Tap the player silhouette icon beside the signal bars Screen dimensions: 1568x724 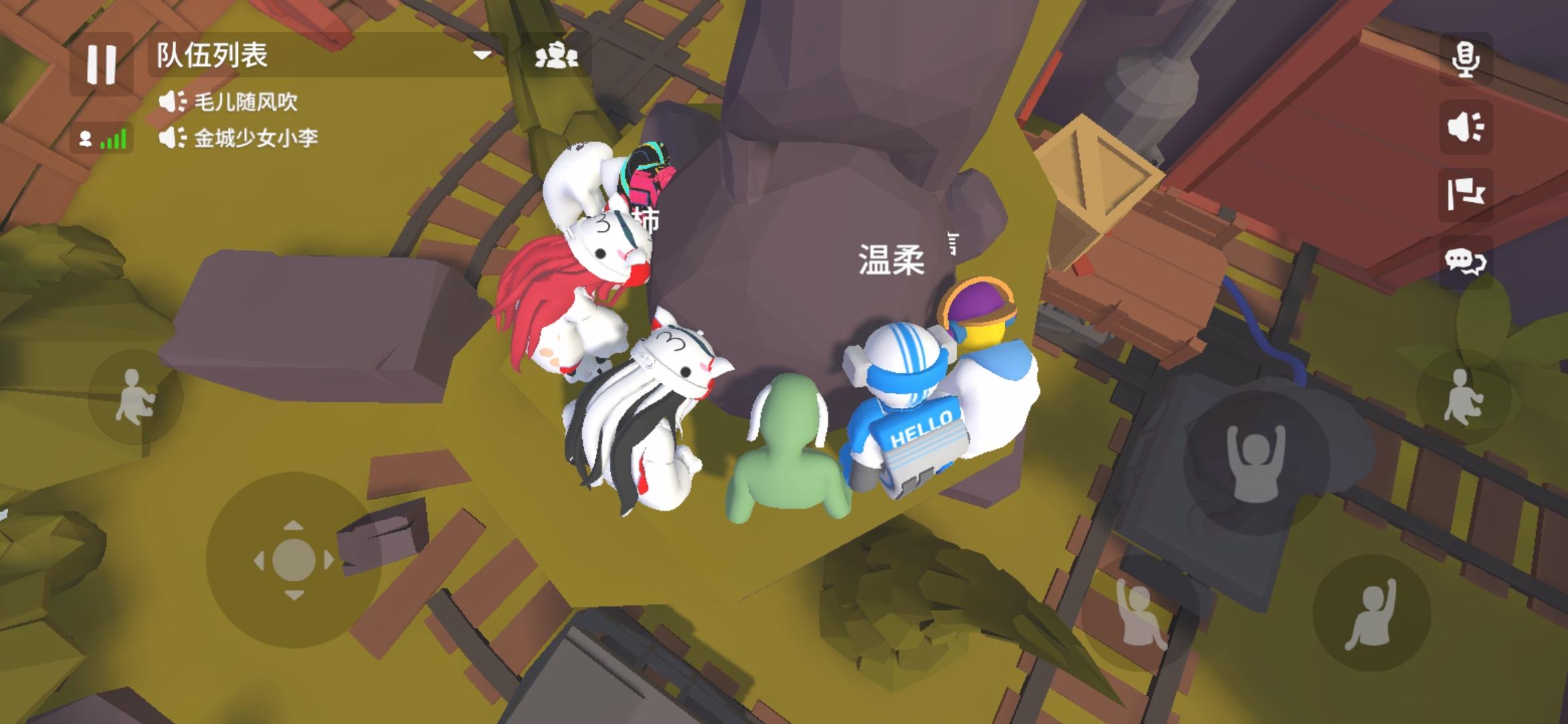86,138
